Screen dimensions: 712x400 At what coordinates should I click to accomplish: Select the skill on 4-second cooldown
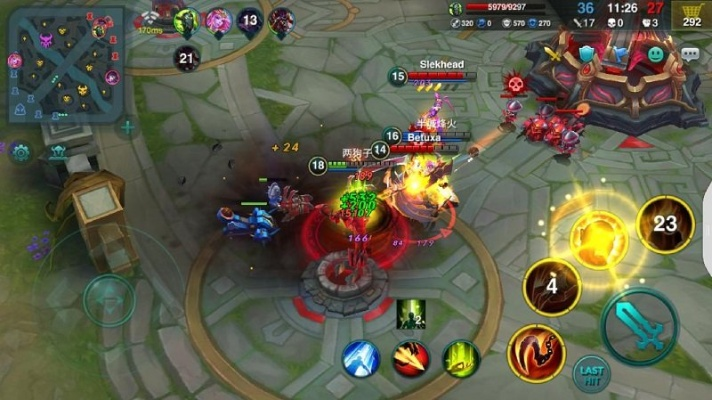pyautogui.click(x=552, y=288)
